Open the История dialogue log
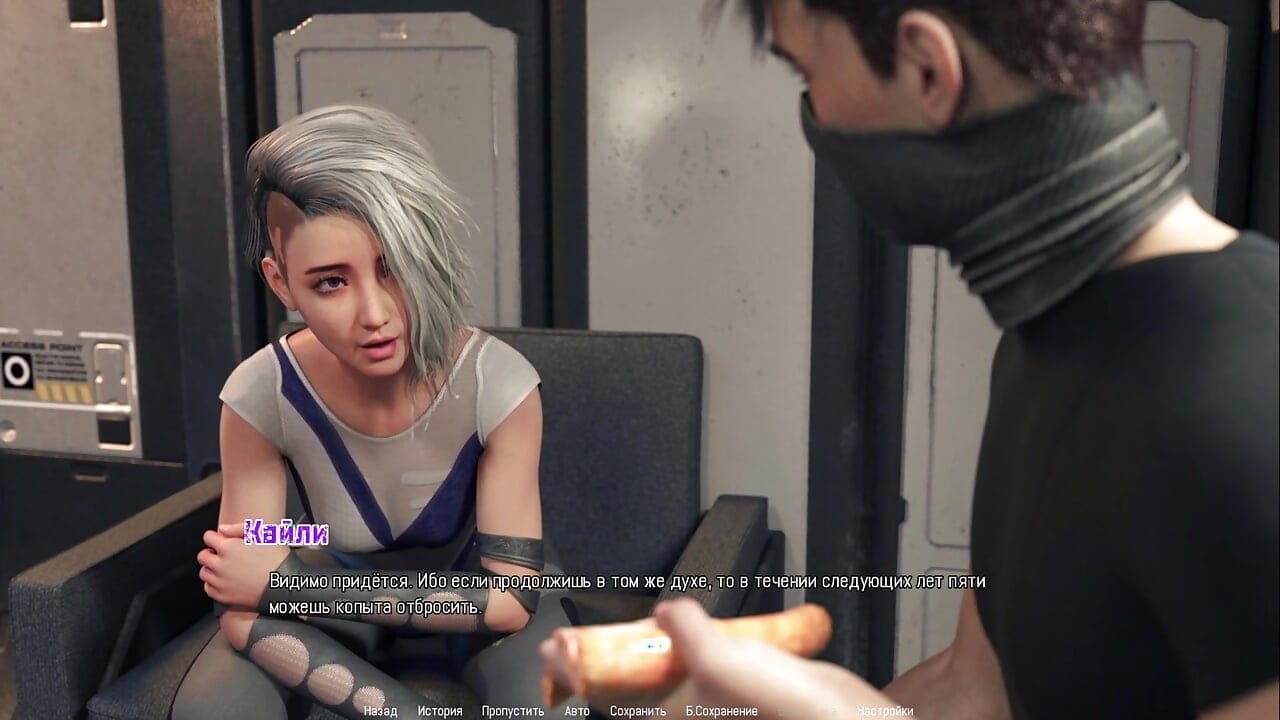 [x=440, y=711]
